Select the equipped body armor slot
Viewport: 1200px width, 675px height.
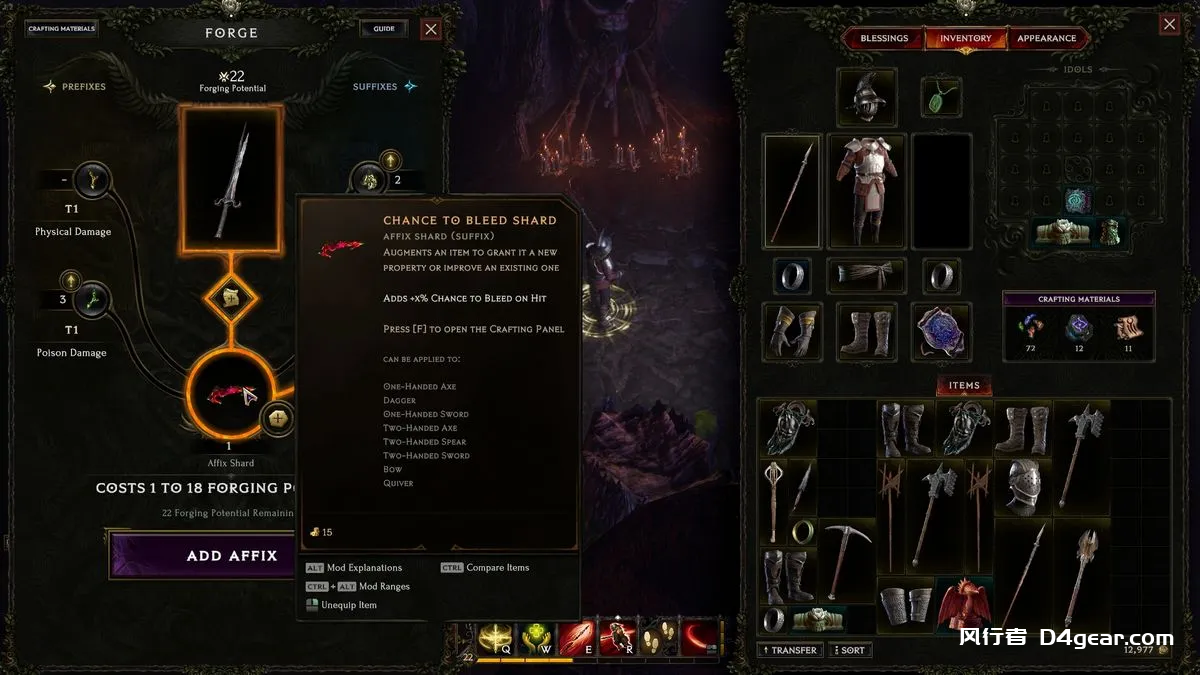866,191
